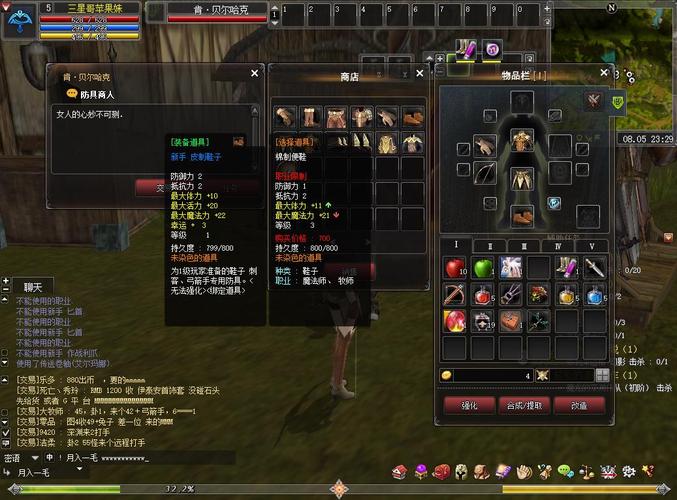
Task: Select the red apple in inventory
Action: 455,268
